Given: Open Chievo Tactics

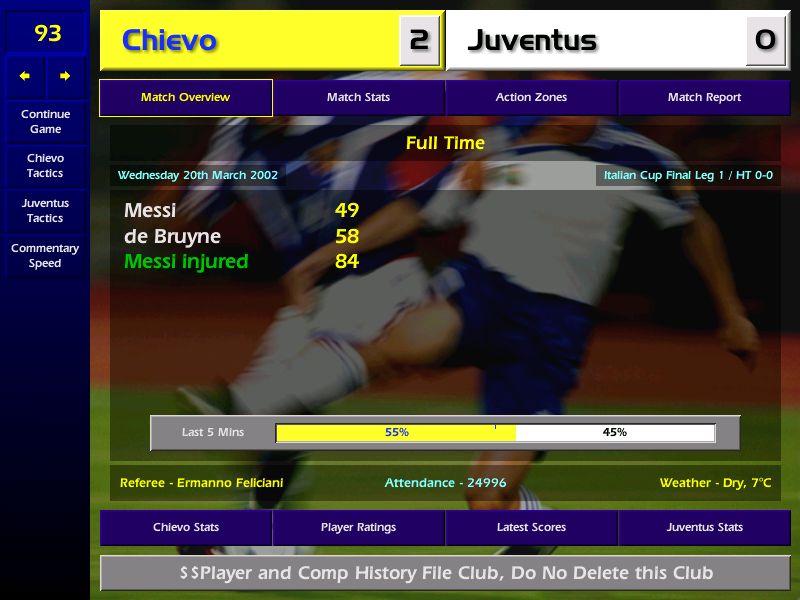Looking at the screenshot, I should [x=45, y=165].
